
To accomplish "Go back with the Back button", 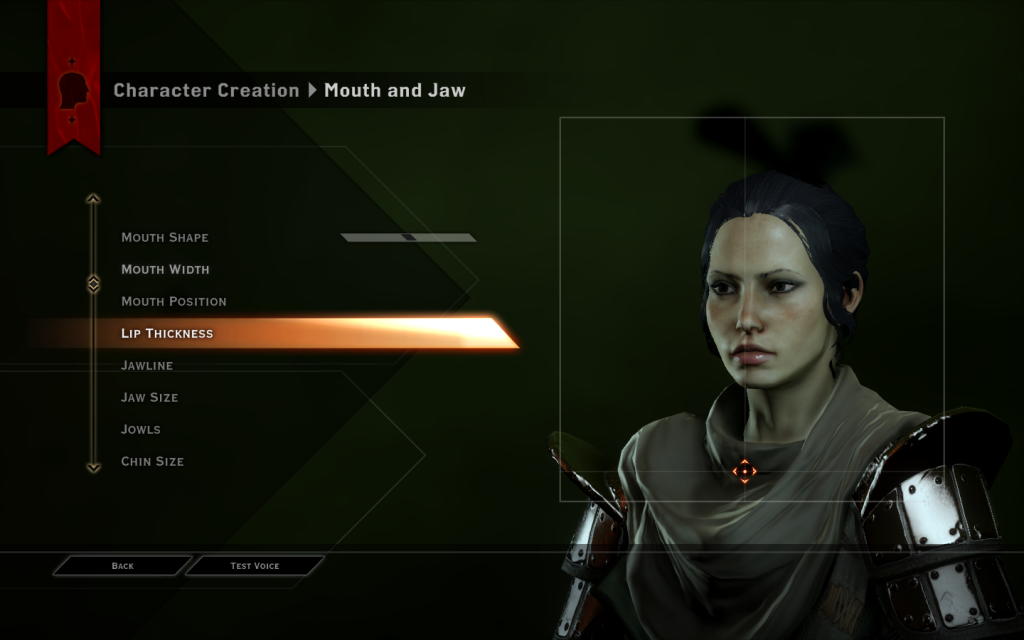I will pyautogui.click(x=122, y=566).
